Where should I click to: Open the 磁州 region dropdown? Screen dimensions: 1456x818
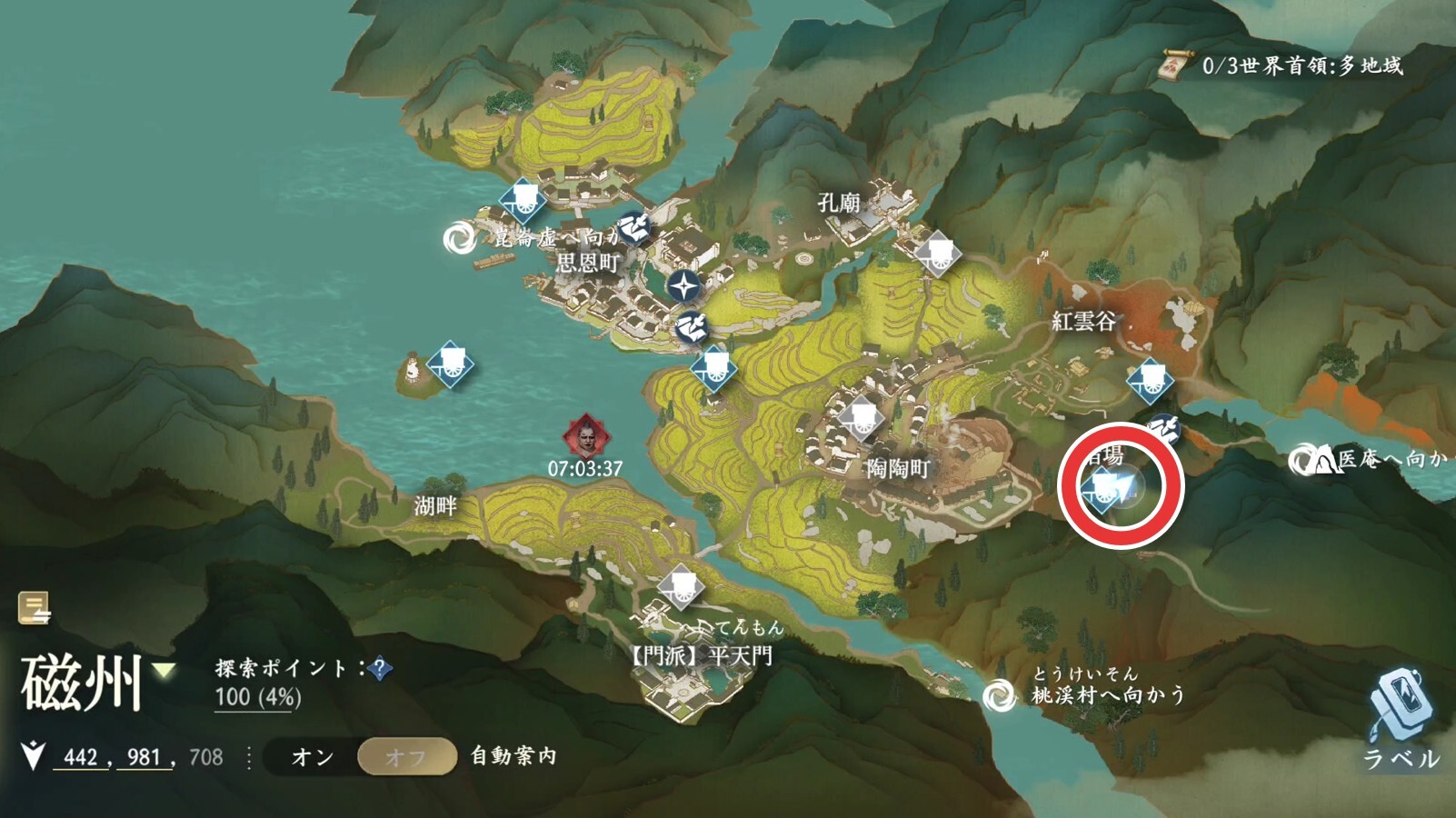pyautogui.click(x=164, y=672)
